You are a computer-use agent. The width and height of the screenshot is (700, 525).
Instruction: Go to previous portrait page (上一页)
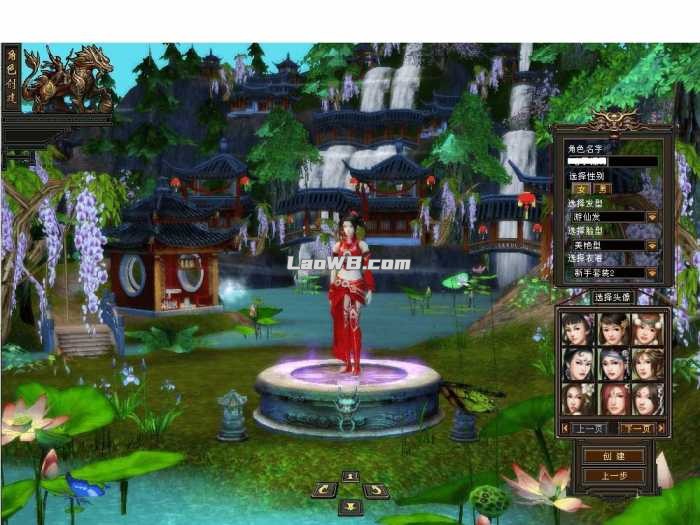(x=589, y=428)
